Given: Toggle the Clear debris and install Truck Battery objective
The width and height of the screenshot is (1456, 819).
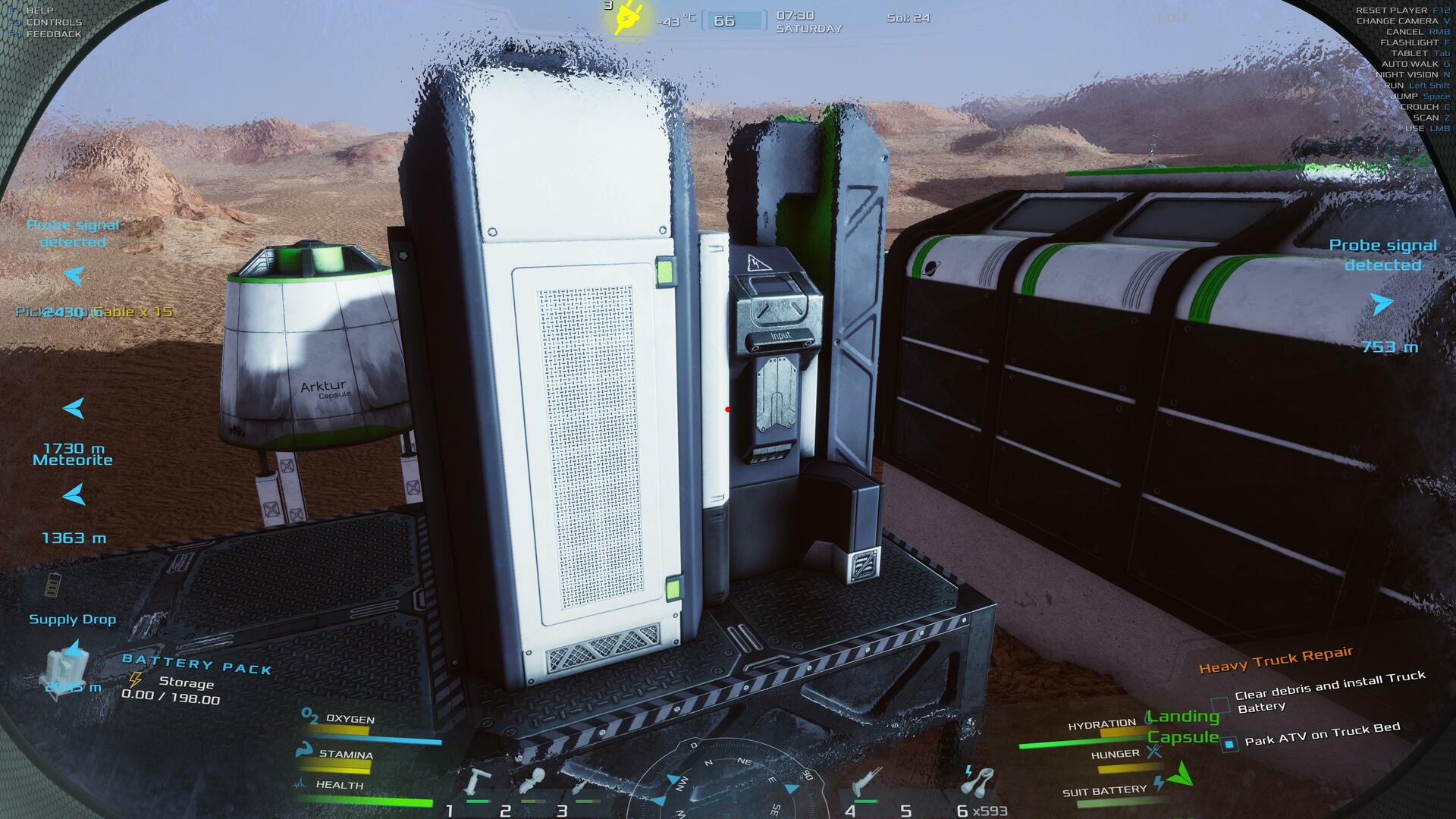Looking at the screenshot, I should [1219, 704].
